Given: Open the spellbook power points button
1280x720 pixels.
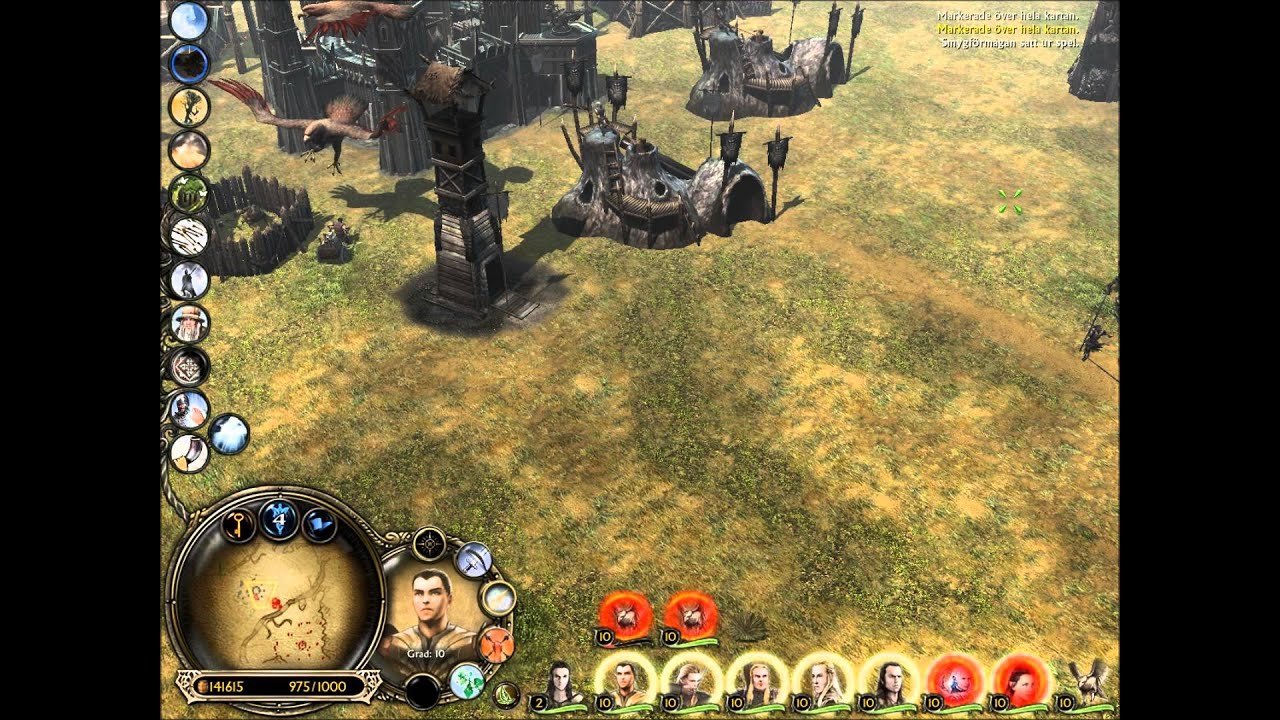Looking at the screenshot, I should tap(280, 520).
